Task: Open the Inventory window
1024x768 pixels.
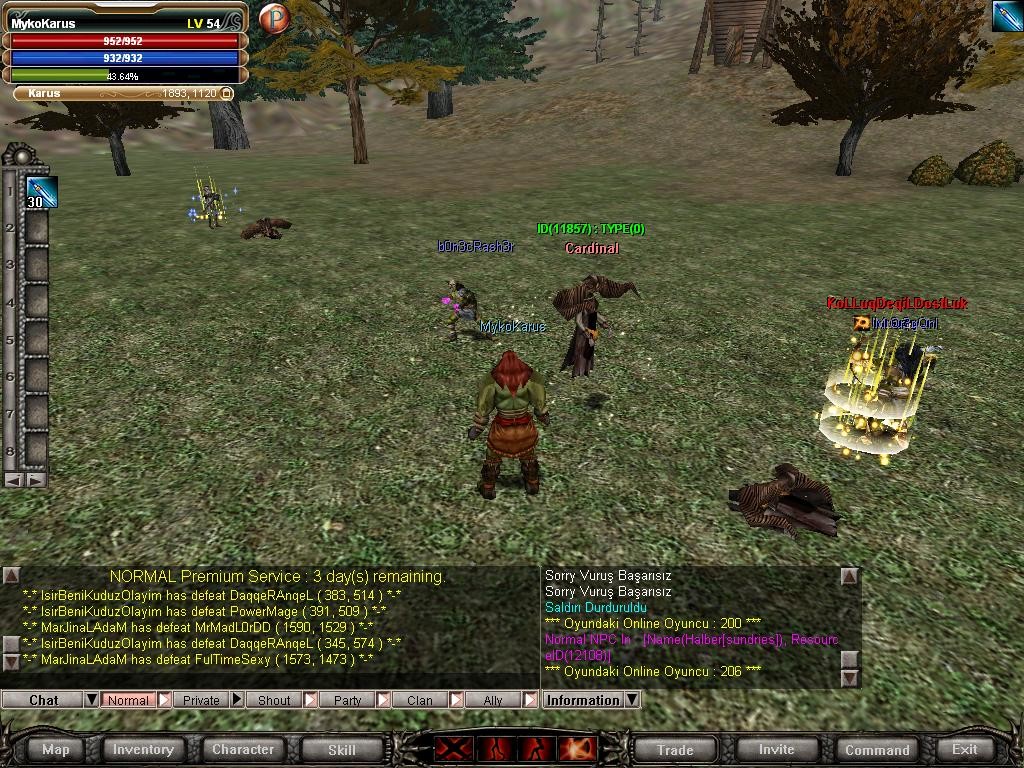Action: (x=143, y=749)
